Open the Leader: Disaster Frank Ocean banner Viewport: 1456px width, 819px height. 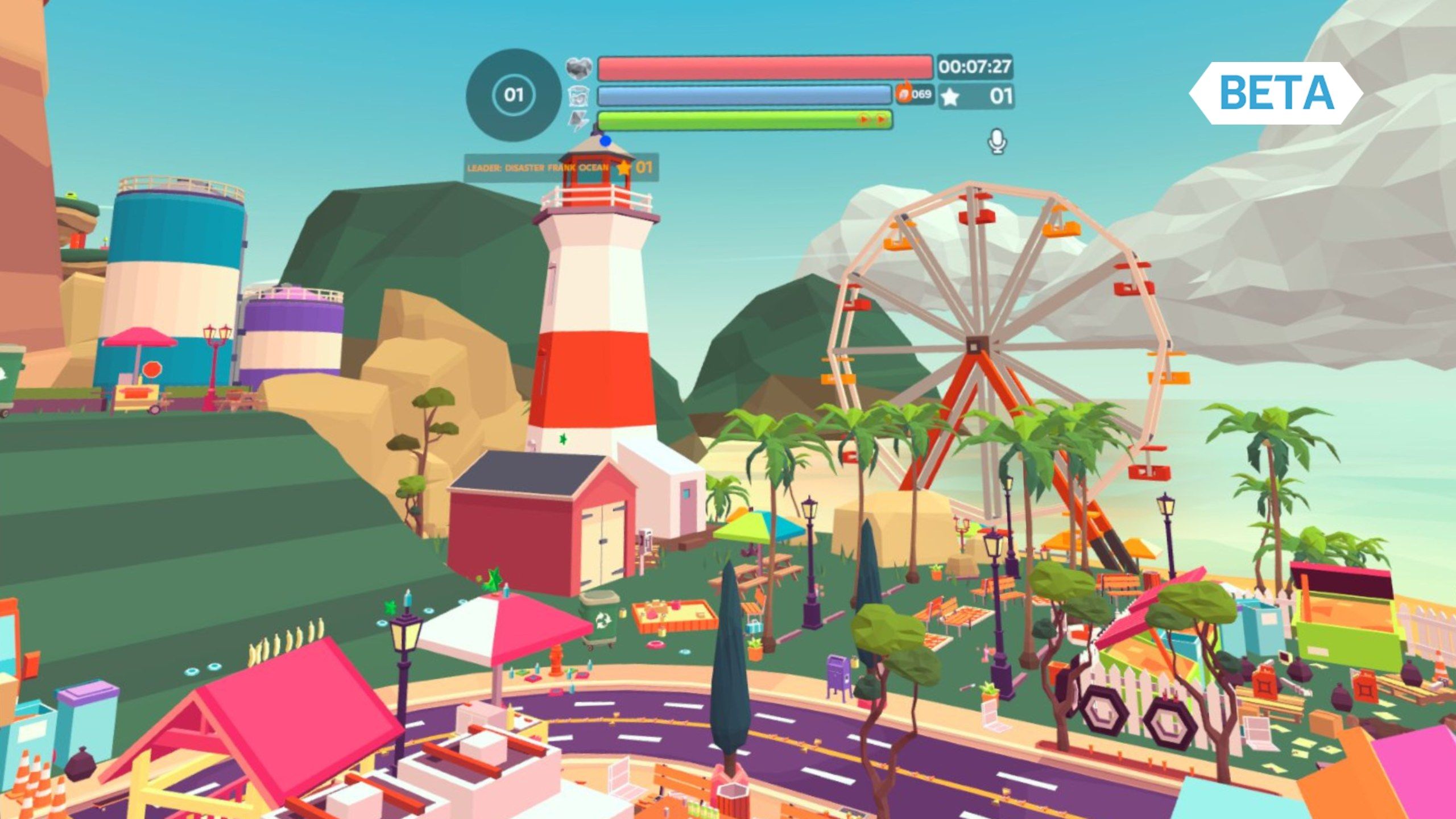560,168
